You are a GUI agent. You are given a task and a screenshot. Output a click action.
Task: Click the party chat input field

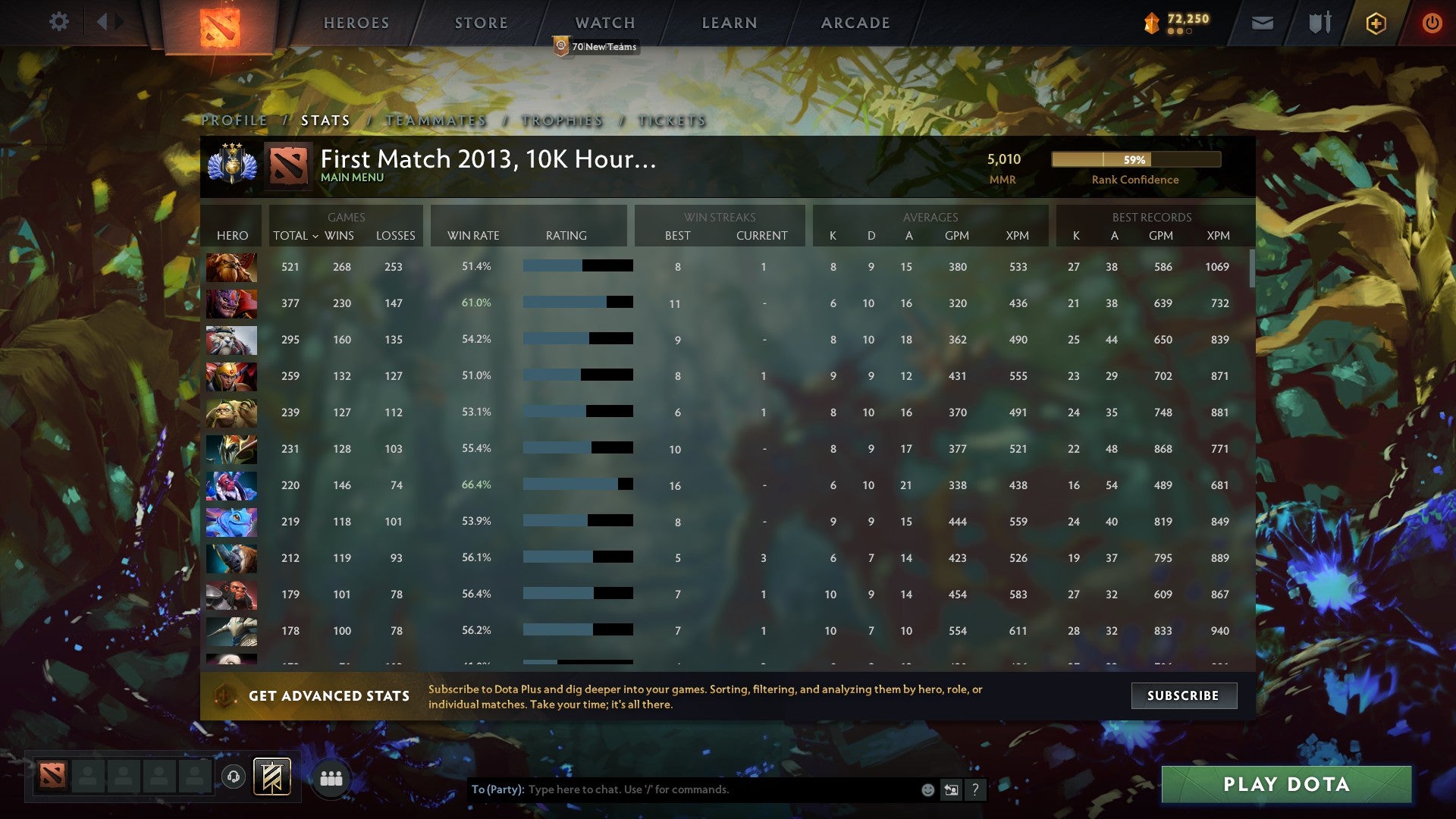pyautogui.click(x=682, y=789)
